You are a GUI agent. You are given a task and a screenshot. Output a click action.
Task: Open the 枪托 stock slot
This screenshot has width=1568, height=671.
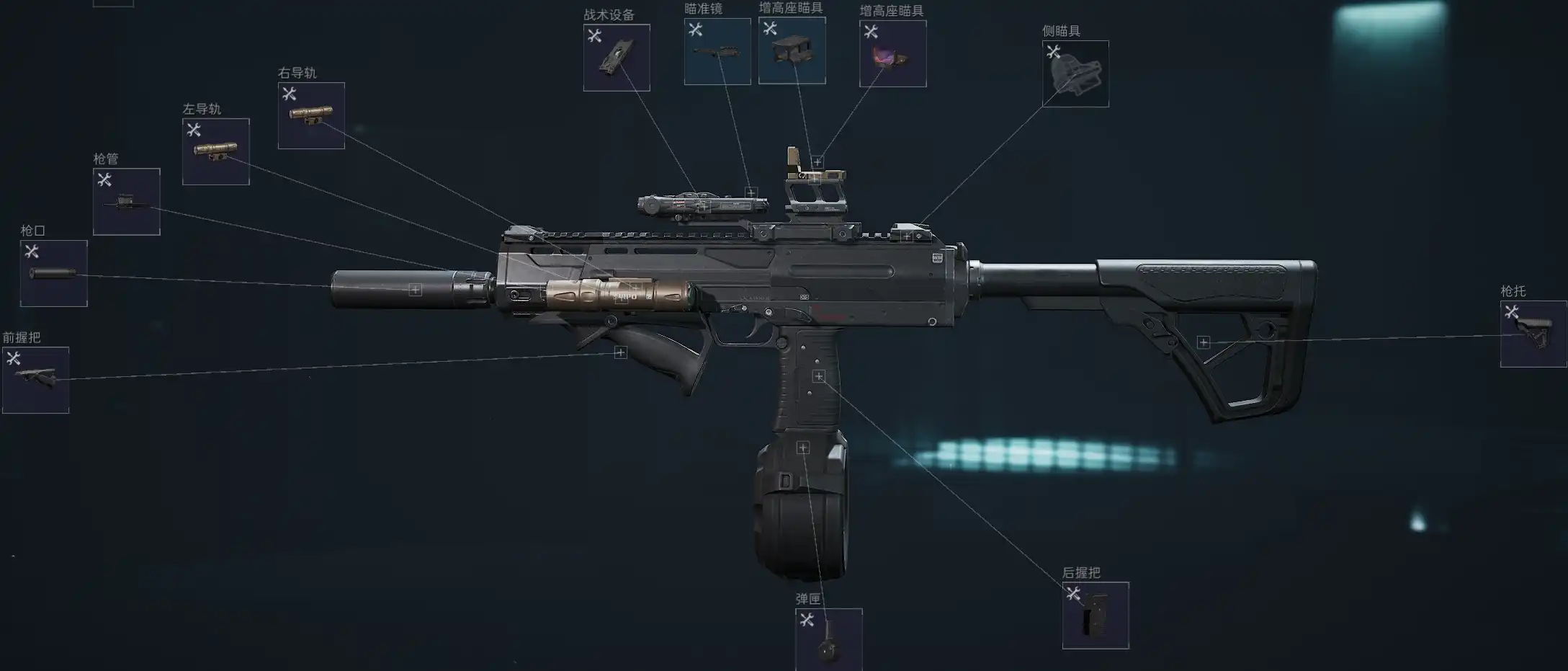click(1533, 334)
